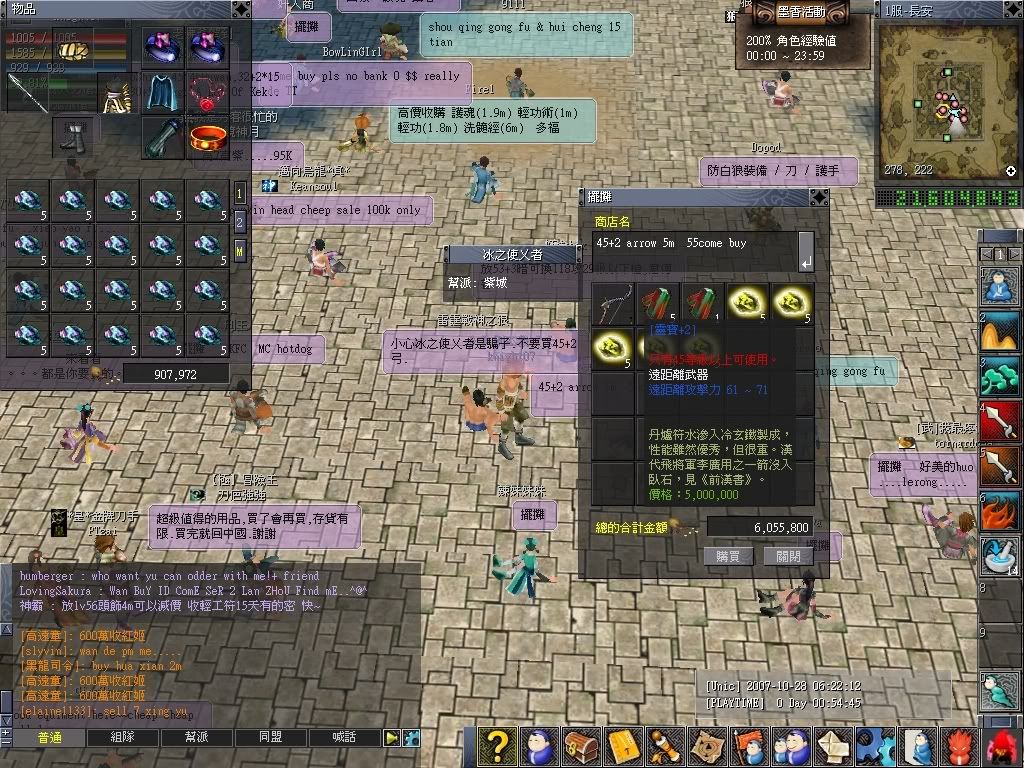This screenshot has height=768, width=1024.
Task: Open settings with the blue gears icon
Action: point(876,746)
